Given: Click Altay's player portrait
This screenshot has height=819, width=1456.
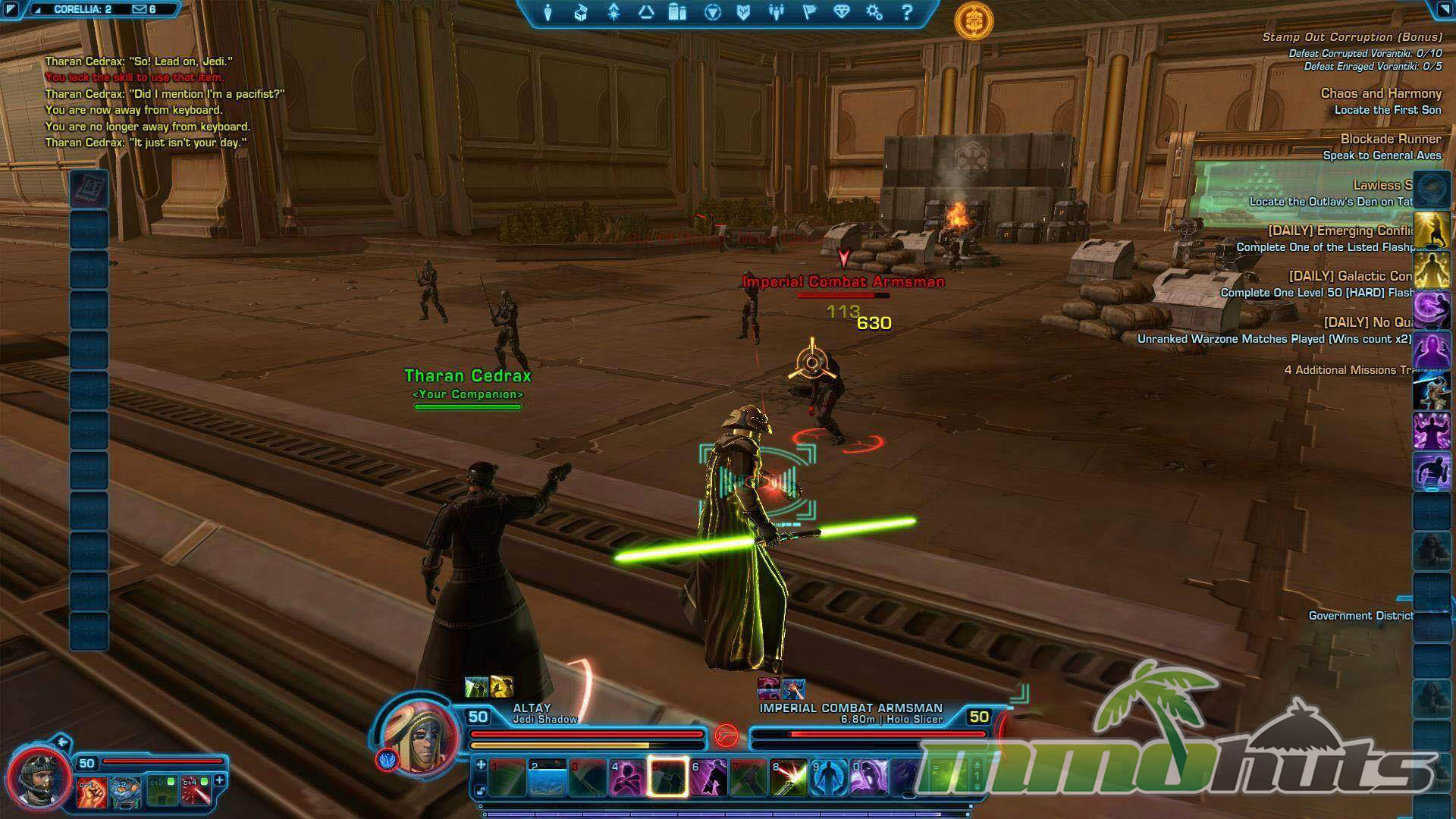Looking at the screenshot, I should pos(420,734).
